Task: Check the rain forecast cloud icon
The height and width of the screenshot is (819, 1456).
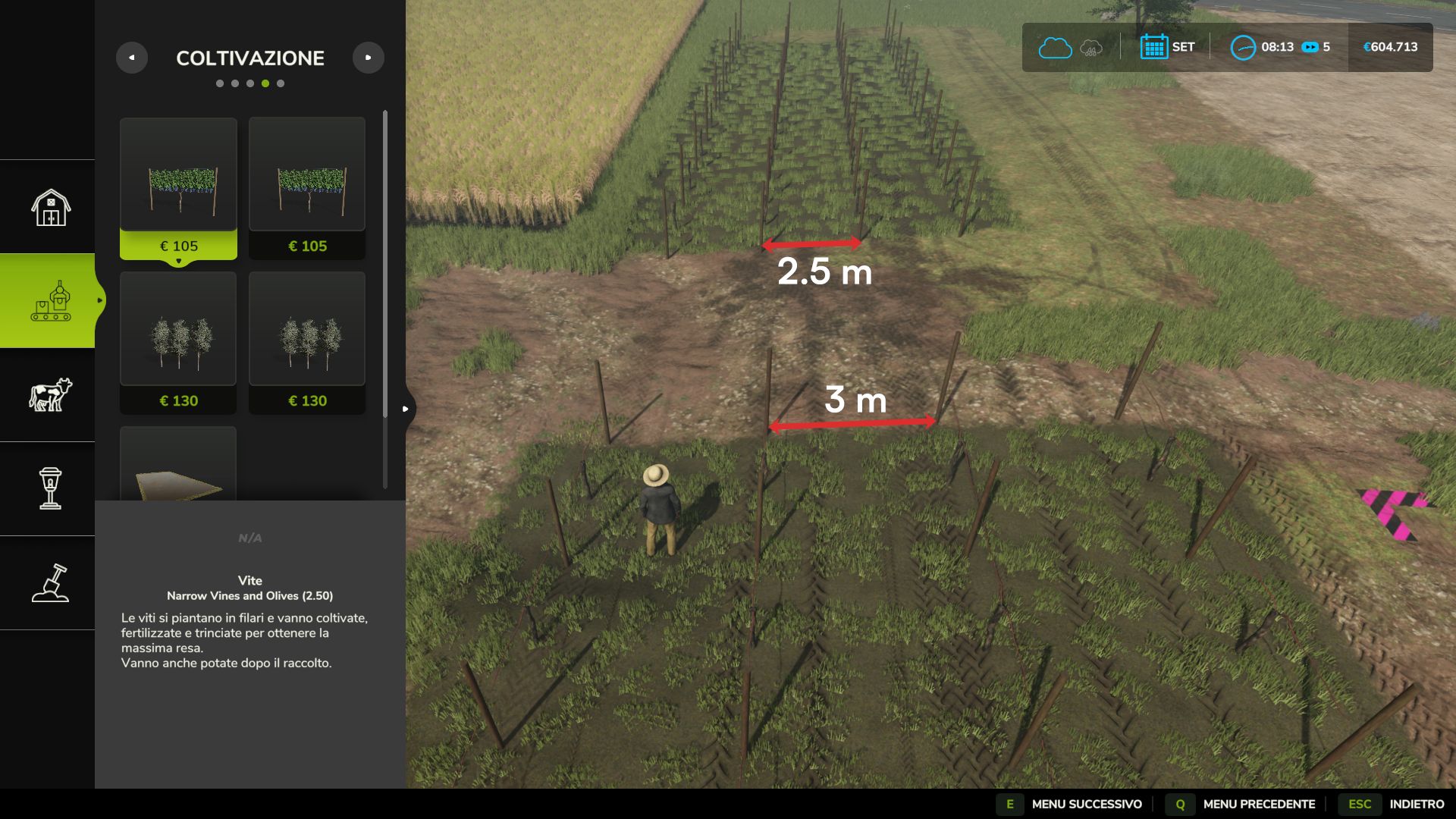Action: click(x=1090, y=47)
